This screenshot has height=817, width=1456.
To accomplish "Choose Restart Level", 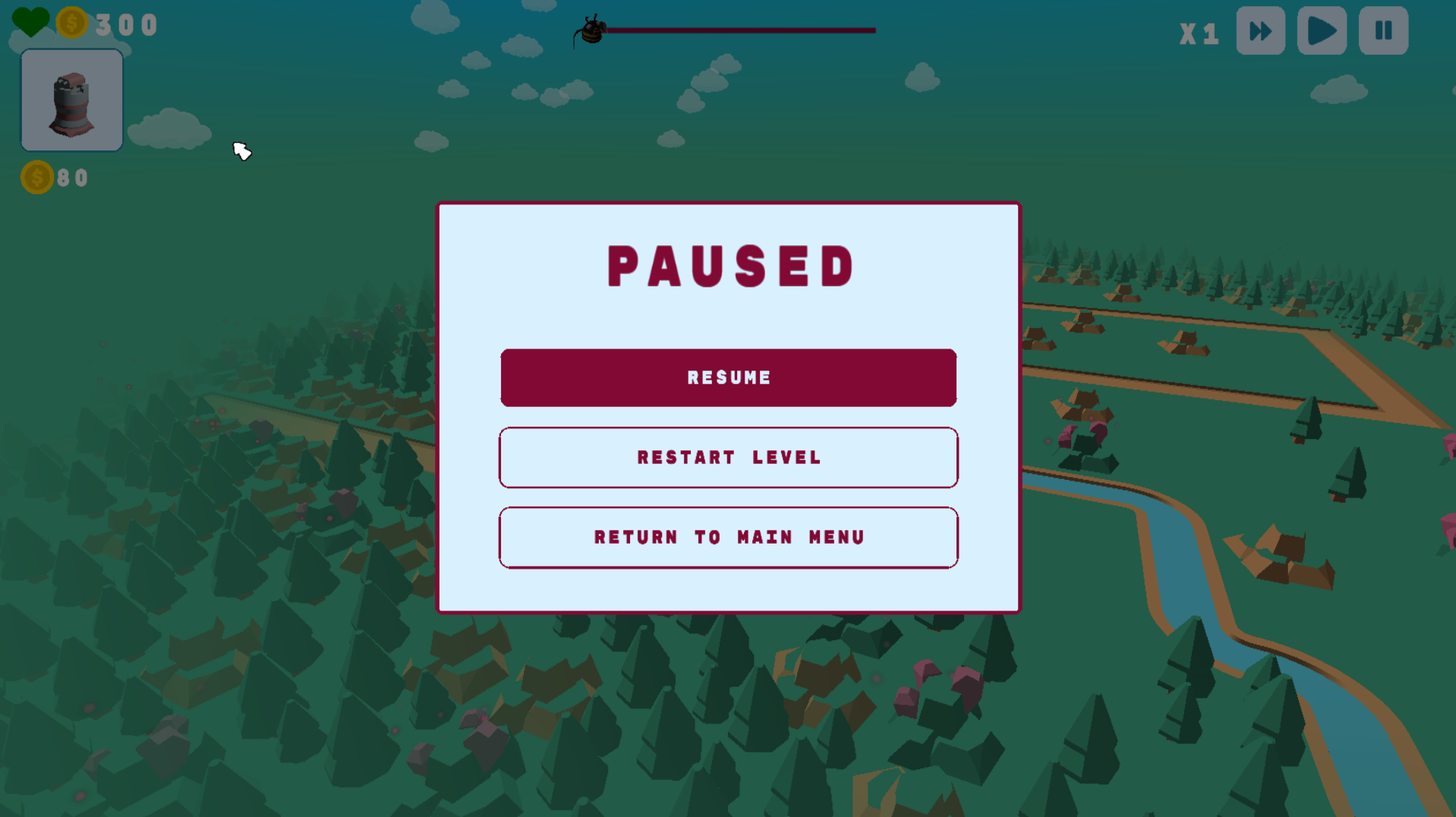I will [x=728, y=457].
